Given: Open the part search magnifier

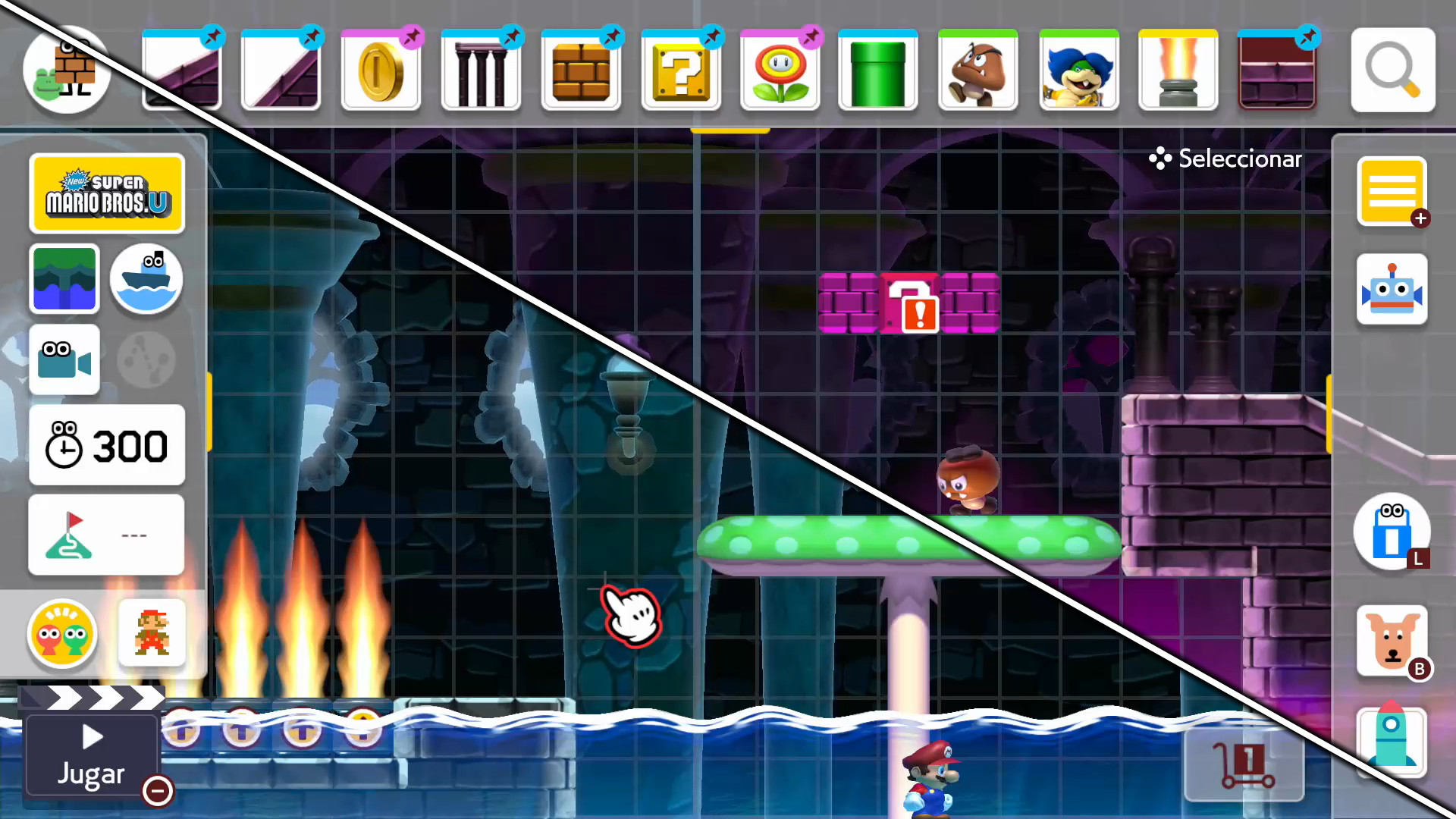Looking at the screenshot, I should point(1392,69).
